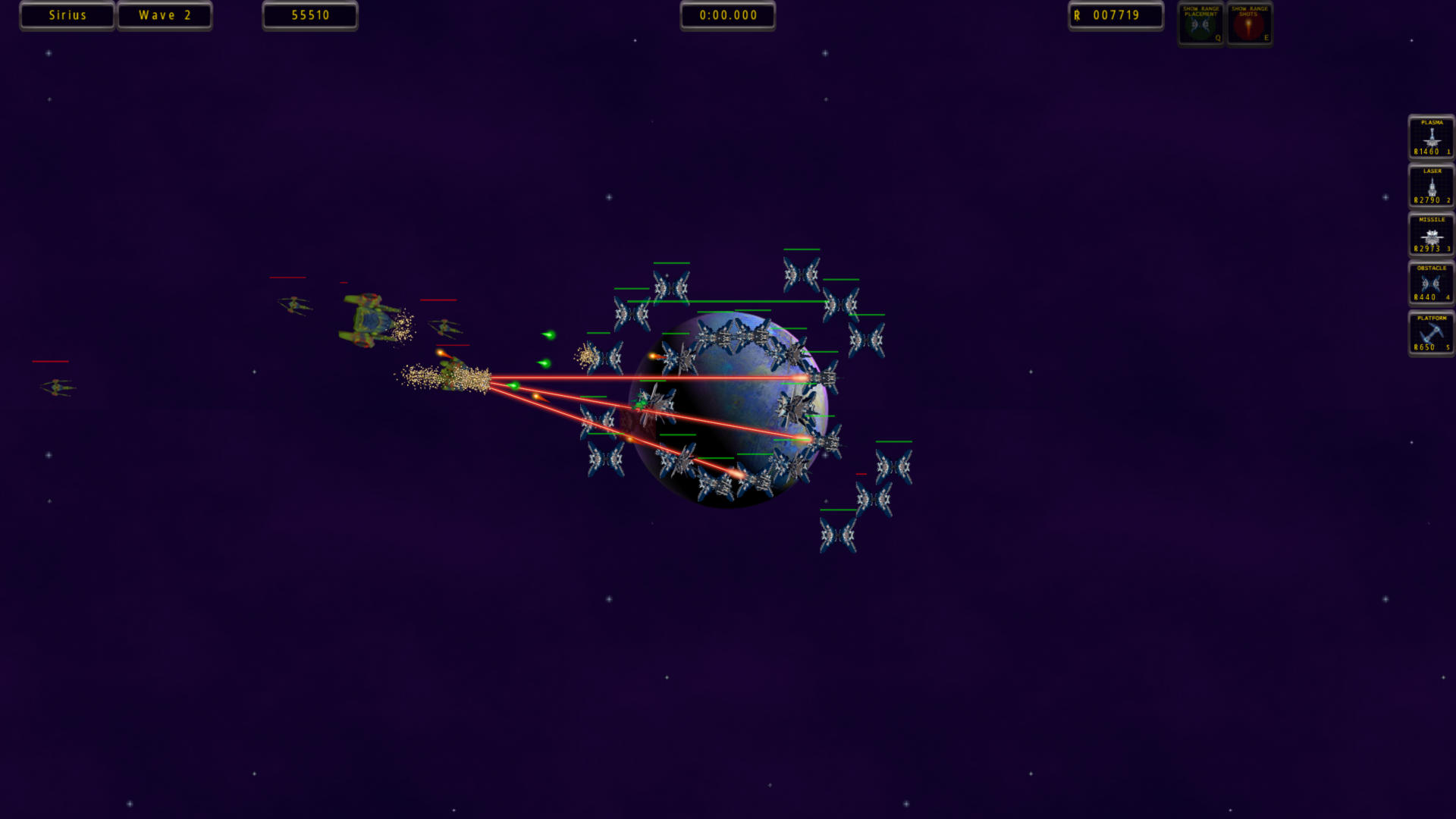Choose the Platform build item
The width and height of the screenshot is (1456, 819).
coord(1431,332)
